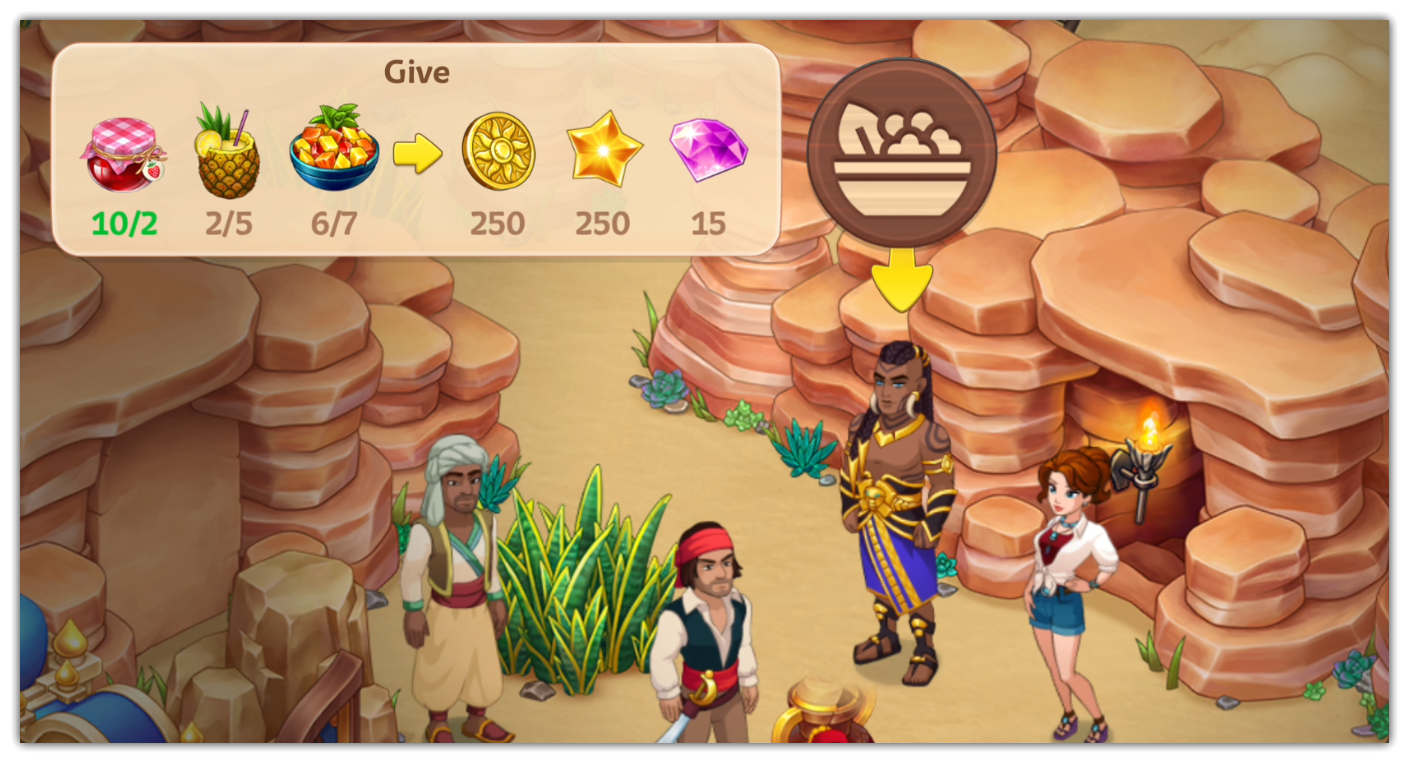1409x763 pixels.
Task: Click the purple gem reward
Action: [708, 150]
